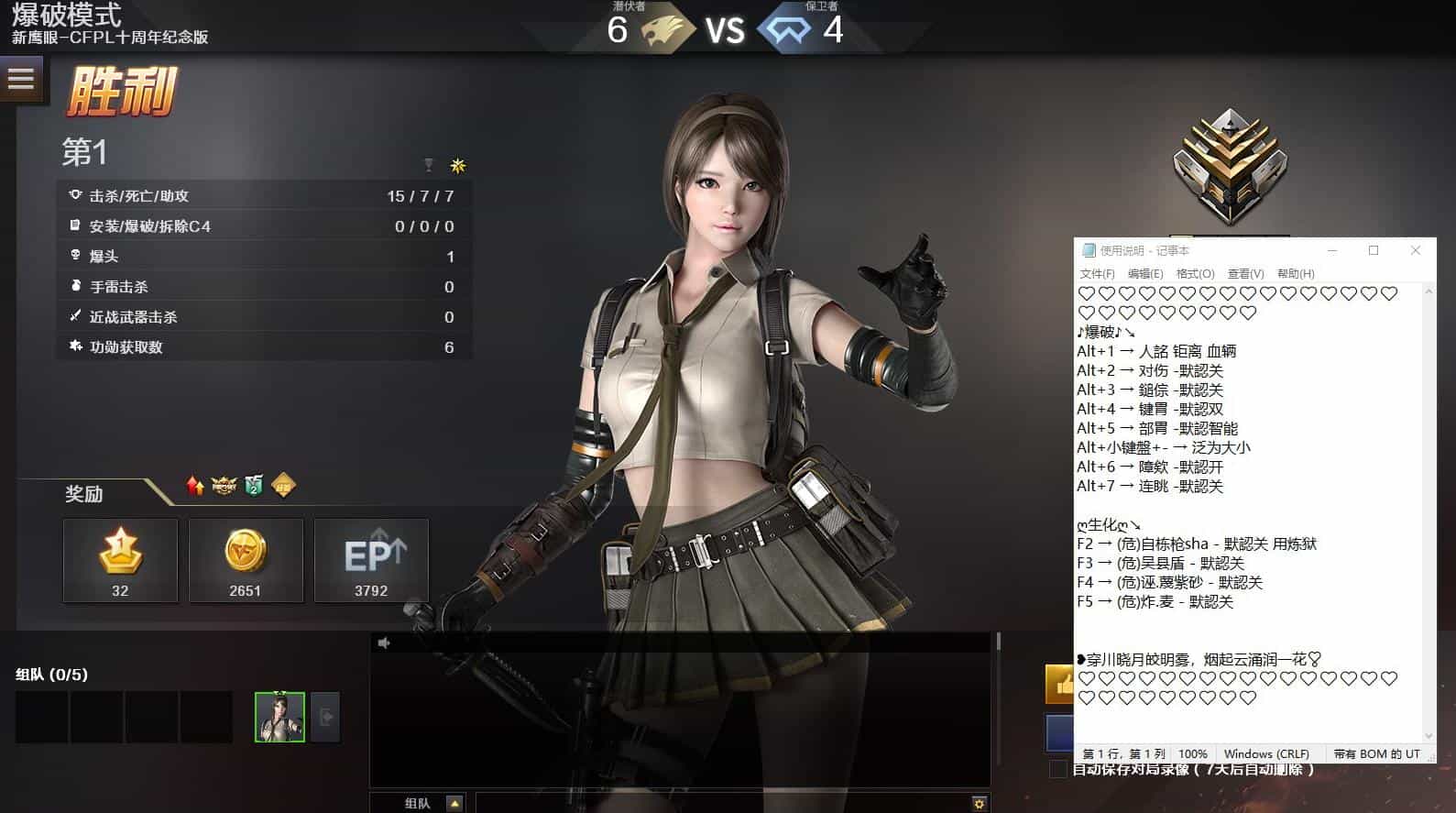Select the EP reward tile showing 3792
Screen dimensions: 1456x813
[x=371, y=560]
